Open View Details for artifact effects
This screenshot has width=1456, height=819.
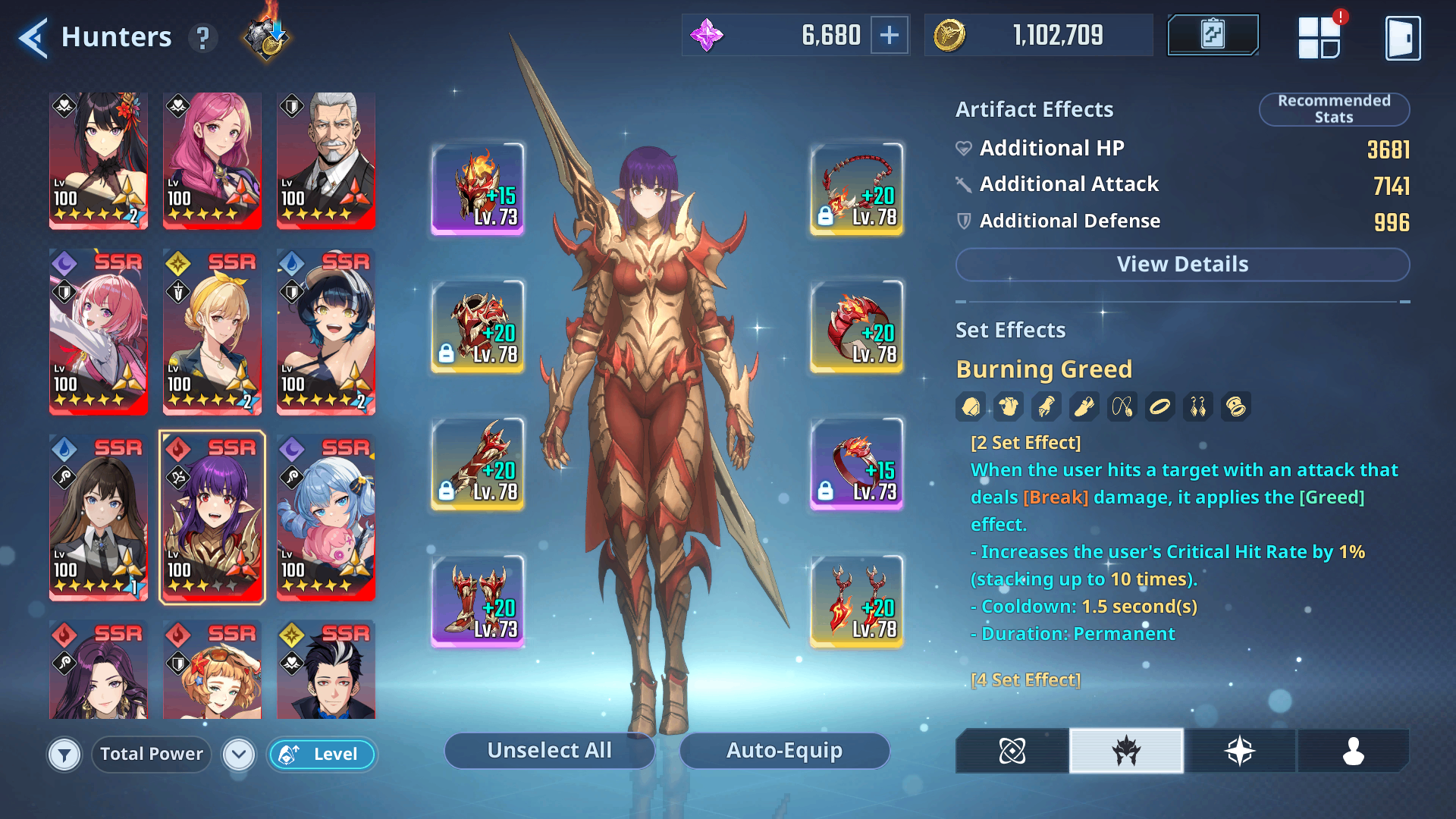[1181, 265]
